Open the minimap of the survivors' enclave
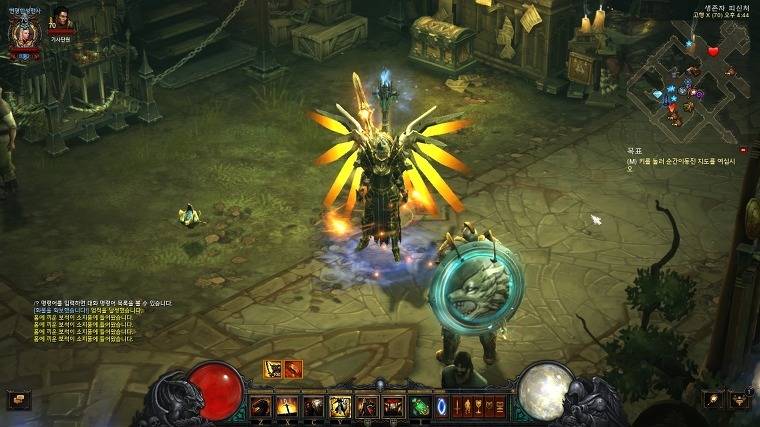760x427 pixels. (x=692, y=82)
